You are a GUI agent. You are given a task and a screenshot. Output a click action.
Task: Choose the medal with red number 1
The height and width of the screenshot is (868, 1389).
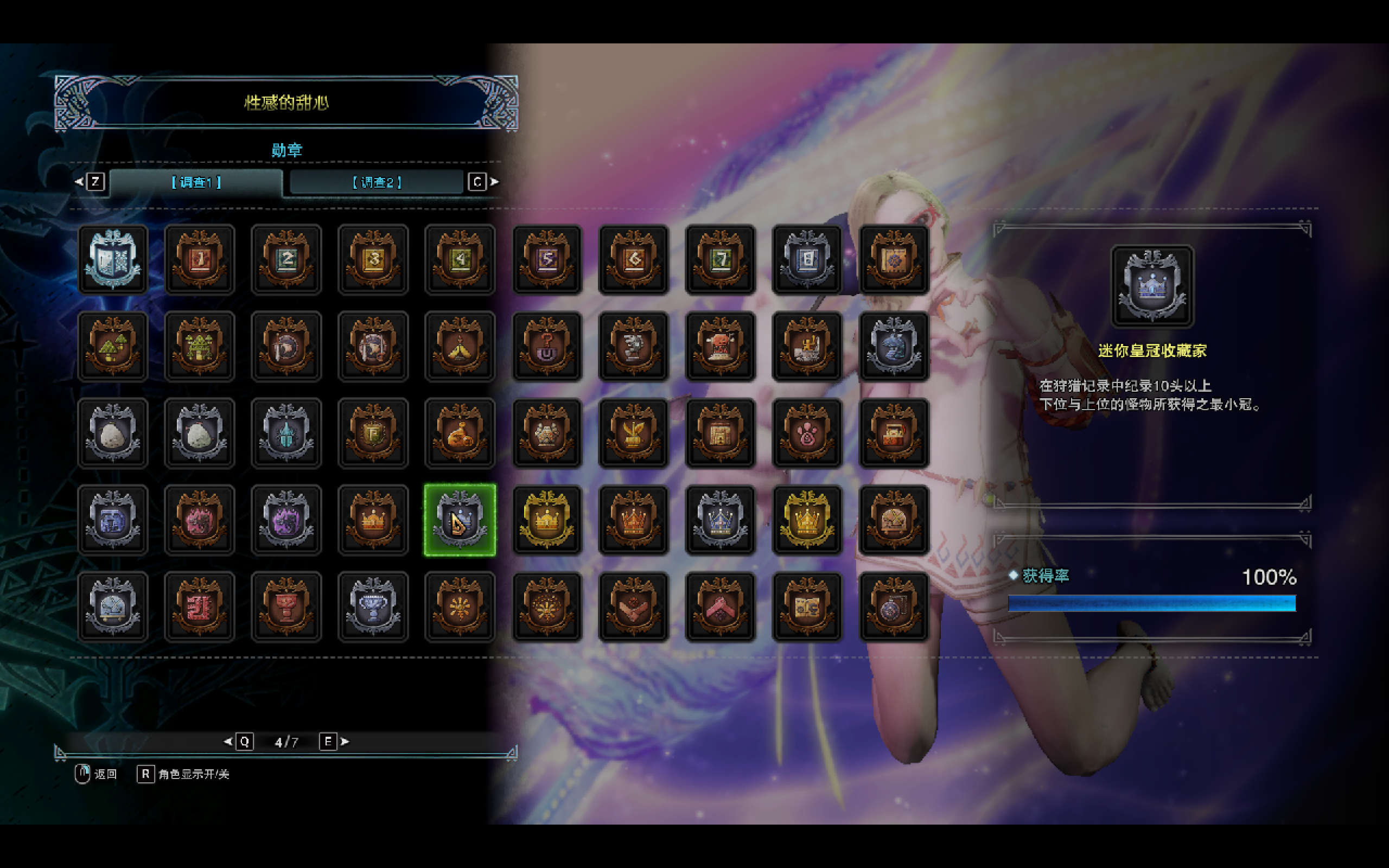(x=200, y=259)
